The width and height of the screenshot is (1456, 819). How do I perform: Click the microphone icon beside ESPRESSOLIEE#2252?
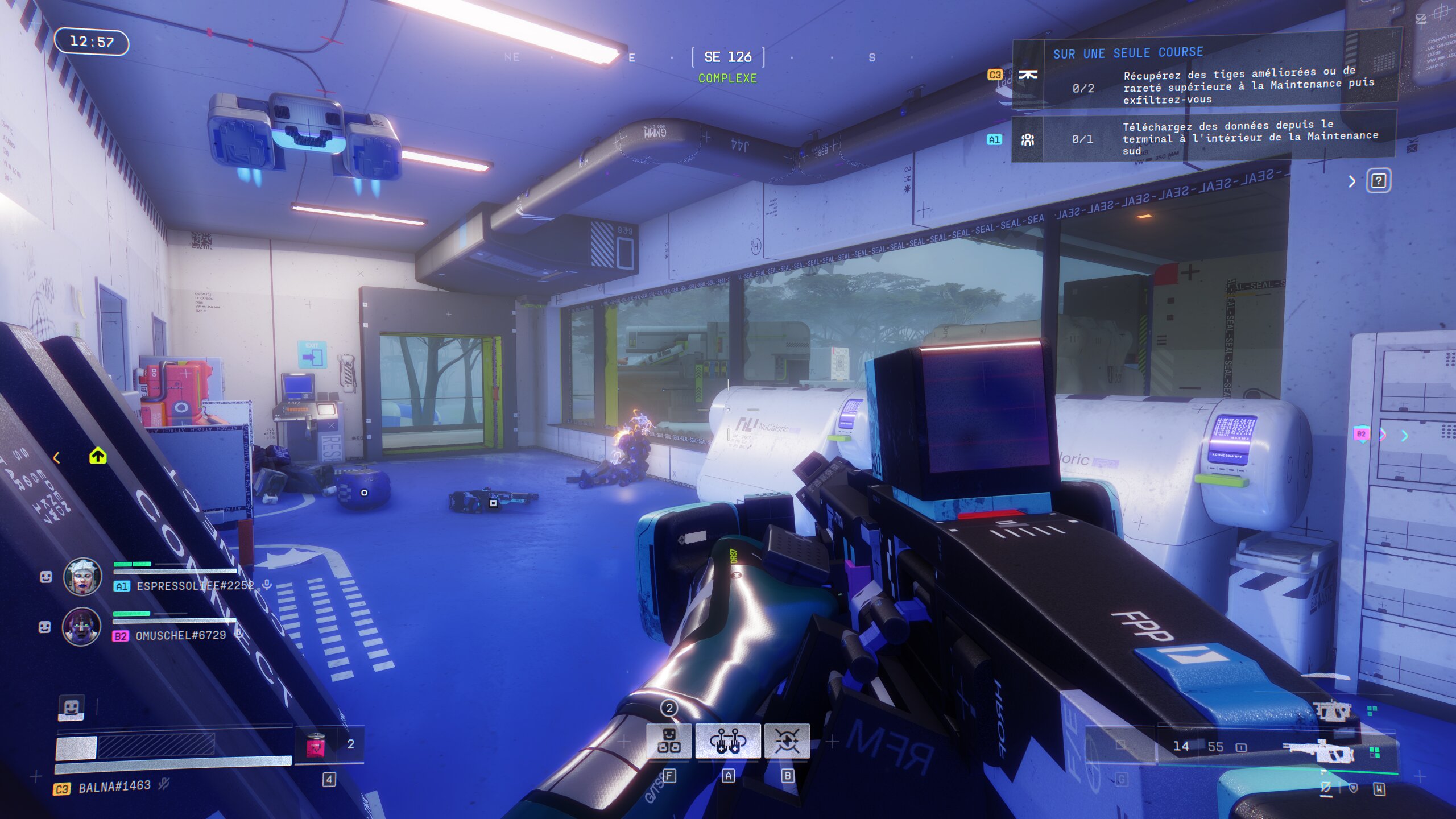pyautogui.click(x=266, y=585)
